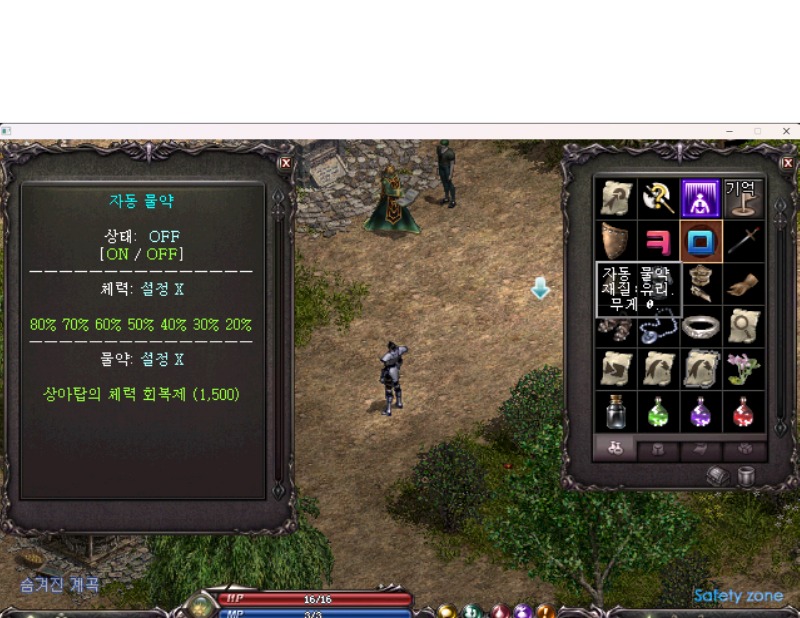The height and width of the screenshot is (618, 800).
Task: Select the 20% health threshold
Action: [238, 325]
